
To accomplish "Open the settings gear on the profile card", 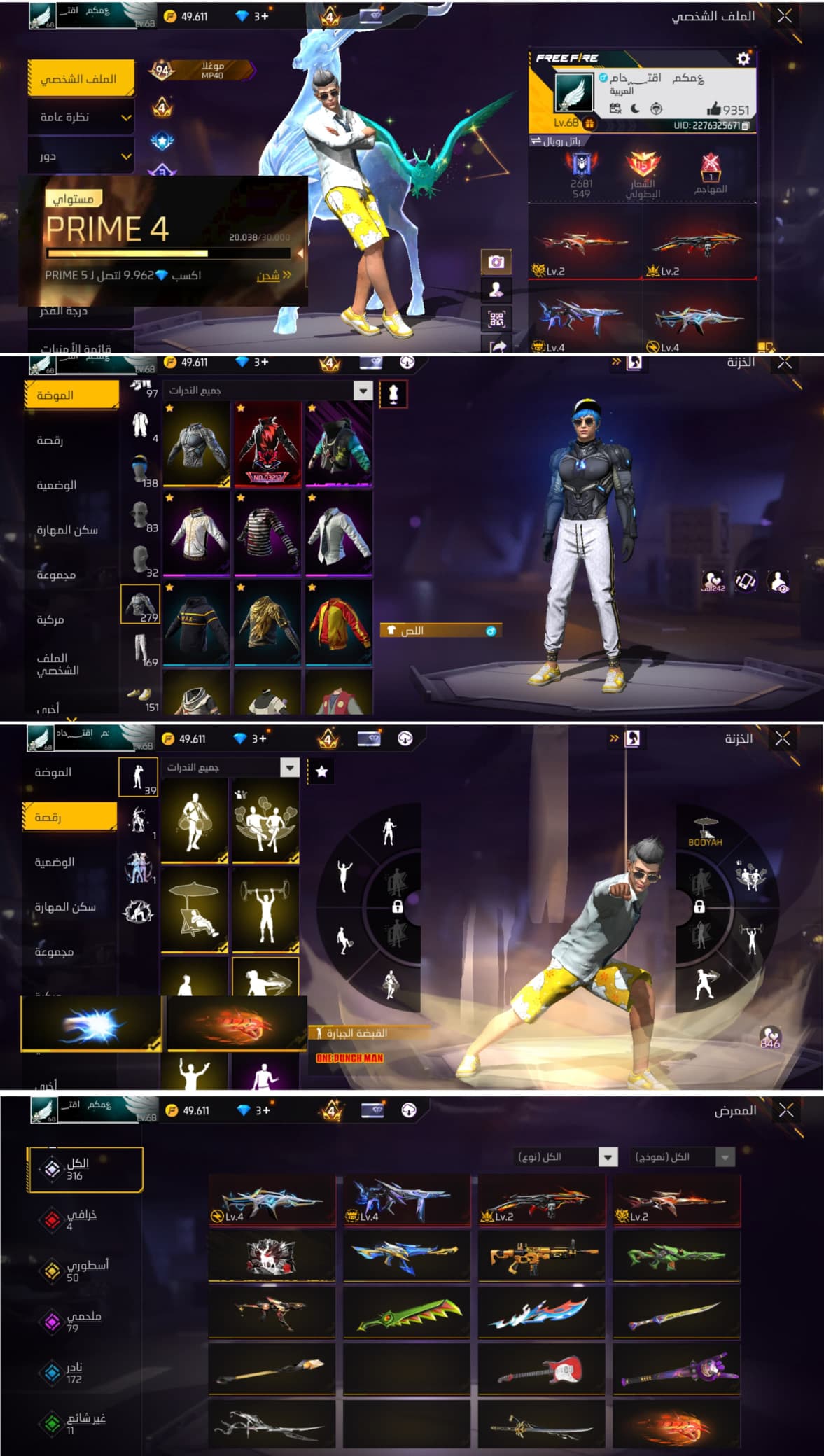I will pyautogui.click(x=743, y=59).
